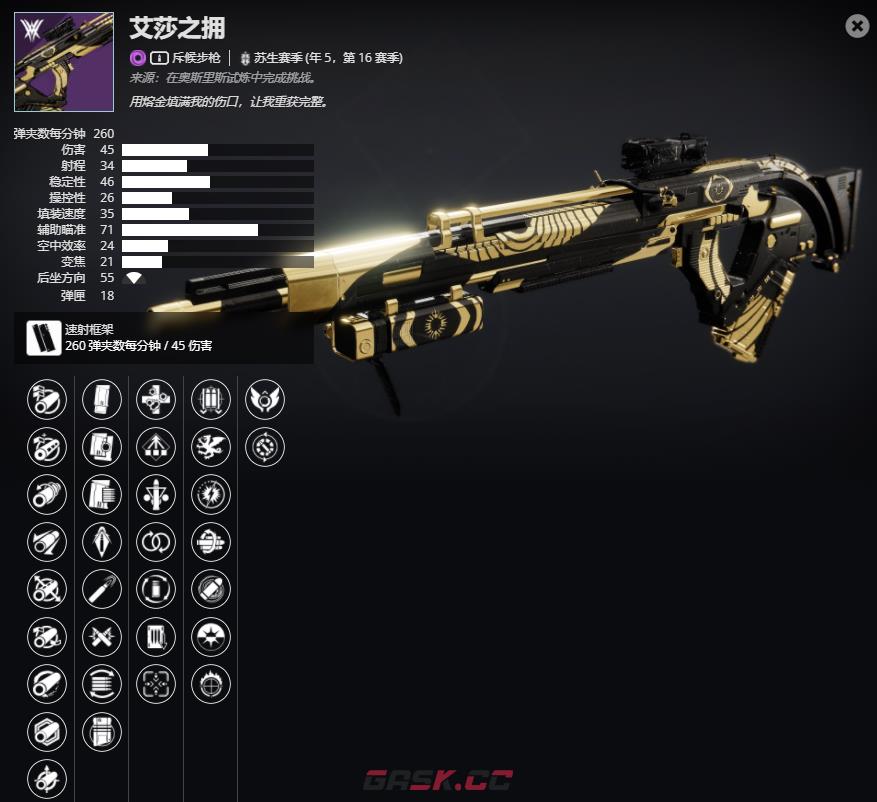Select the crossed bullets magazine perk
The image size is (877, 802).
(x=102, y=636)
